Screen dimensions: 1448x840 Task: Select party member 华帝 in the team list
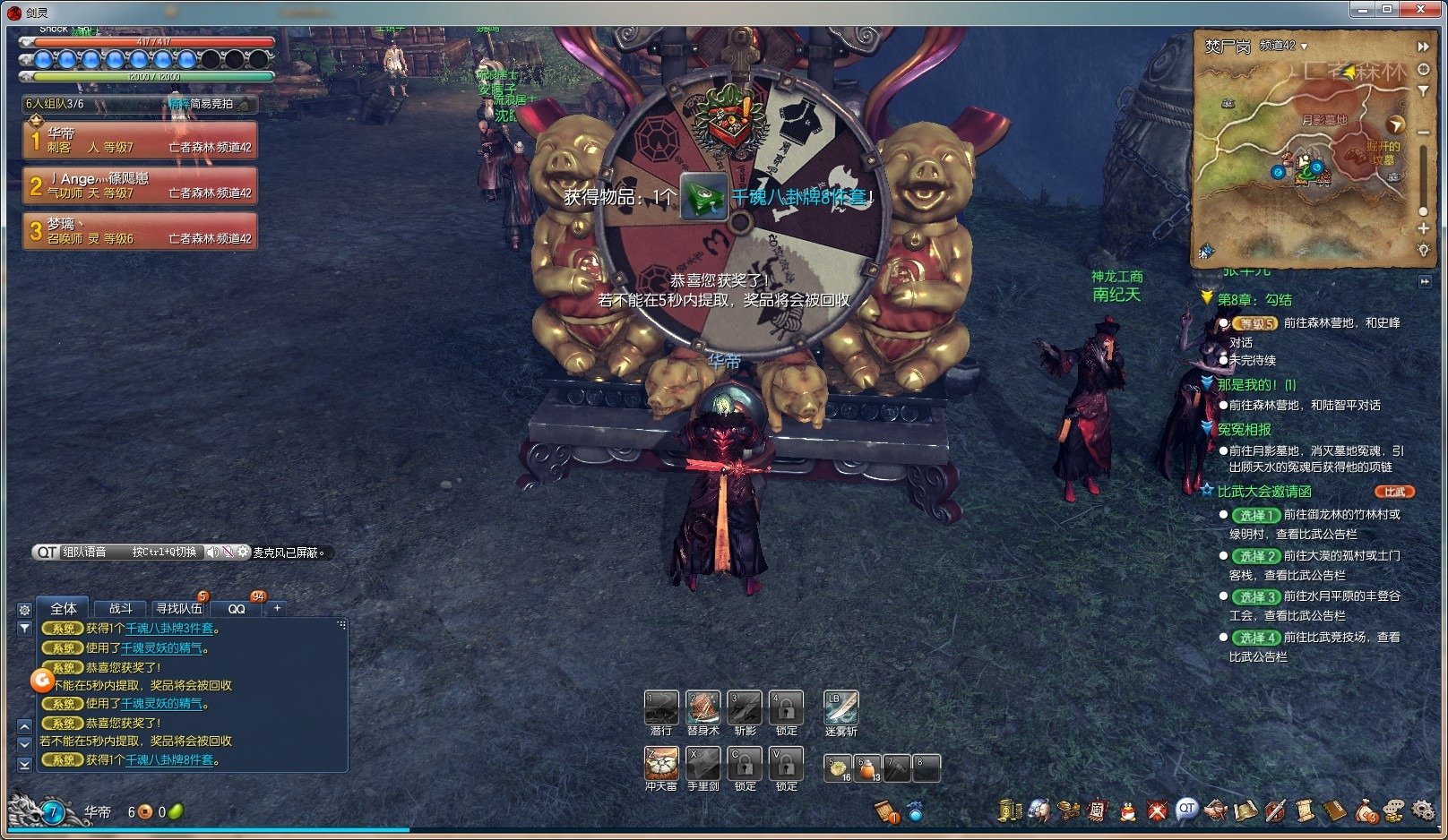coord(140,140)
